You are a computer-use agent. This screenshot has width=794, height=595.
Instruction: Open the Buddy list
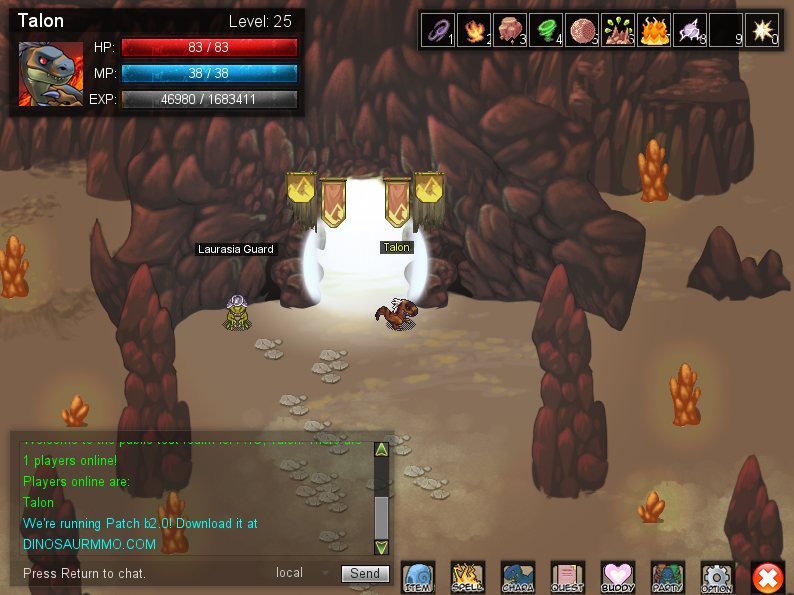pos(617,577)
